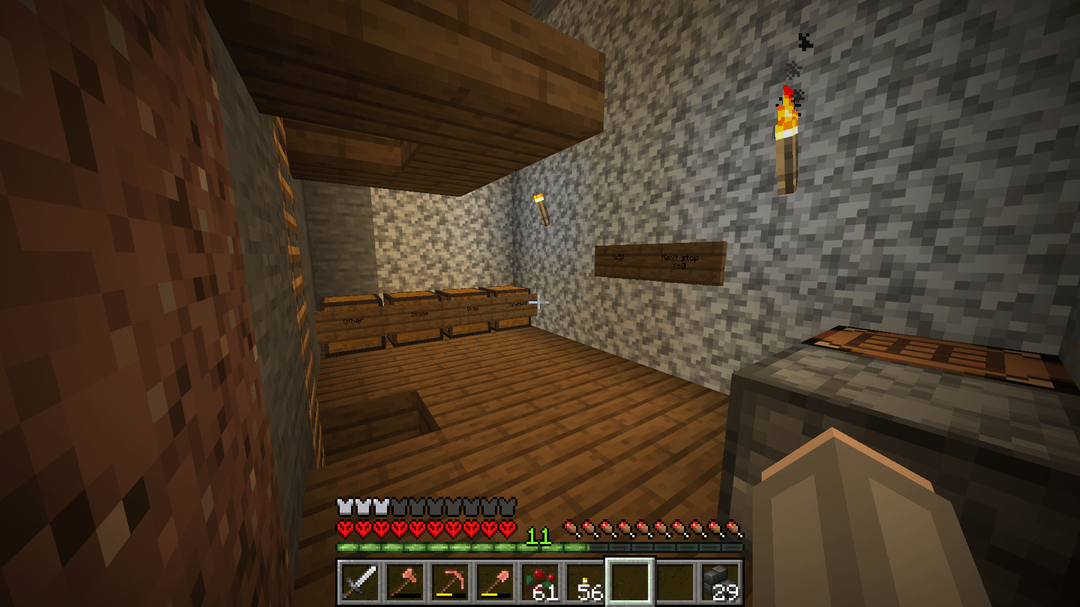Select the iron sword hotbar slot
Screen dimensions: 1080x607
(358, 582)
